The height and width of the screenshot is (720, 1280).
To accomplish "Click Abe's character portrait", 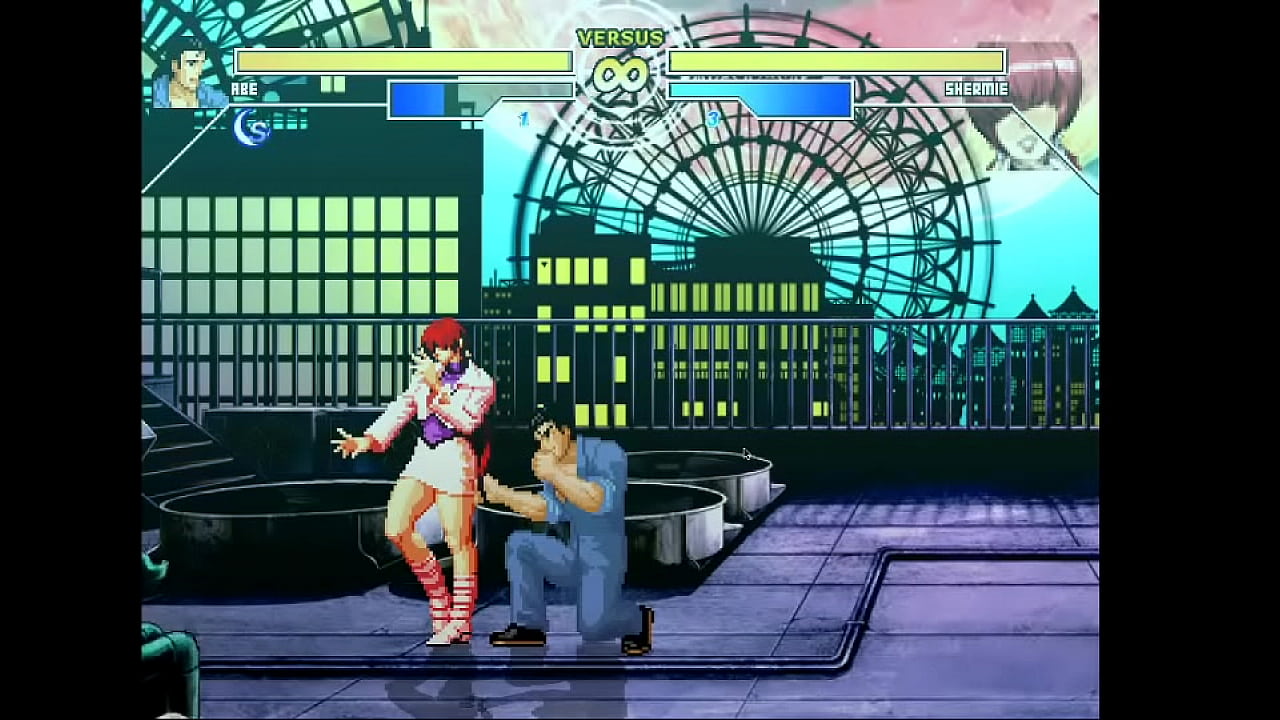I will pyautogui.click(x=186, y=73).
